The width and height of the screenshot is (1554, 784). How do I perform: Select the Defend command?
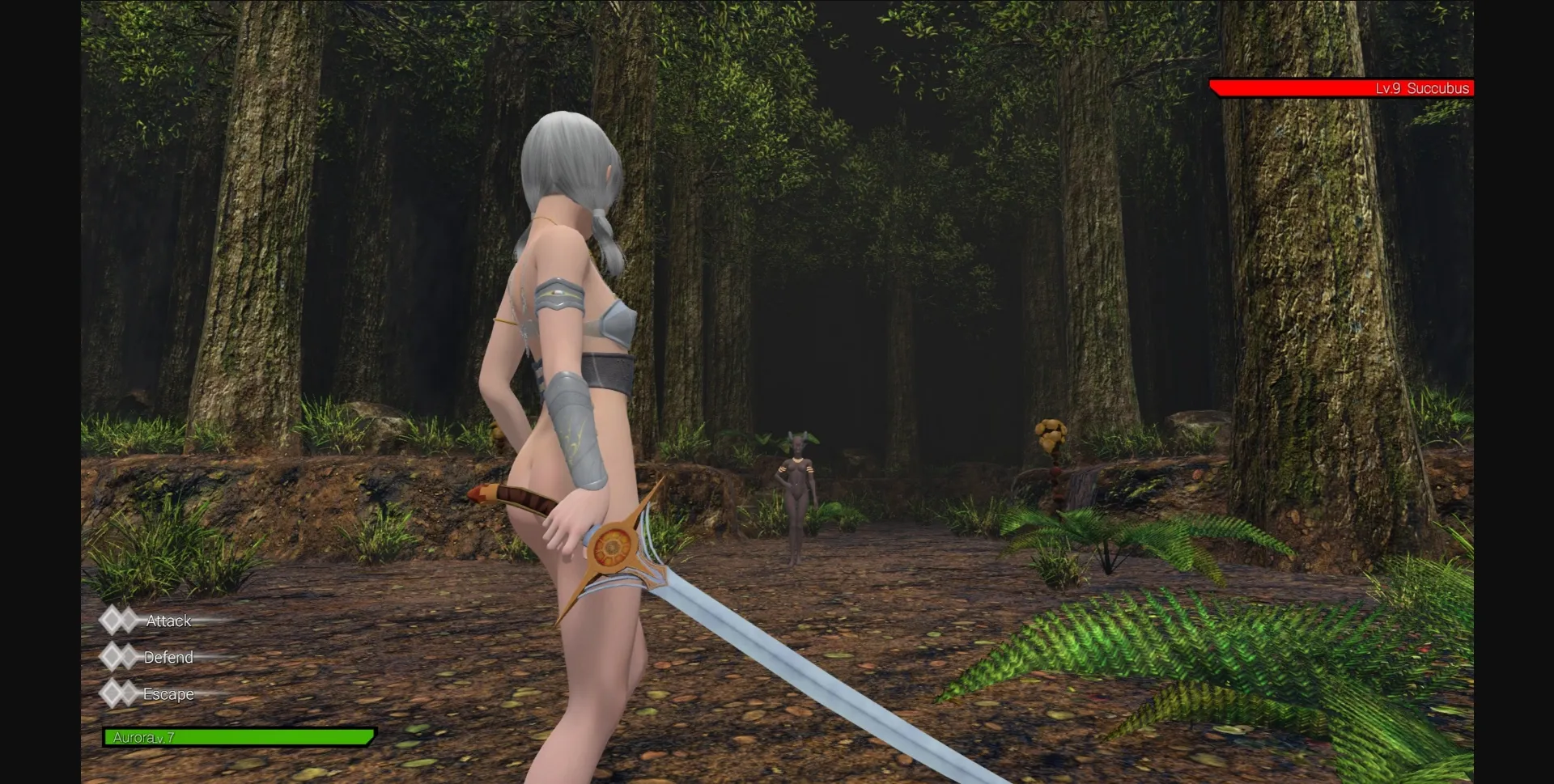click(x=168, y=656)
